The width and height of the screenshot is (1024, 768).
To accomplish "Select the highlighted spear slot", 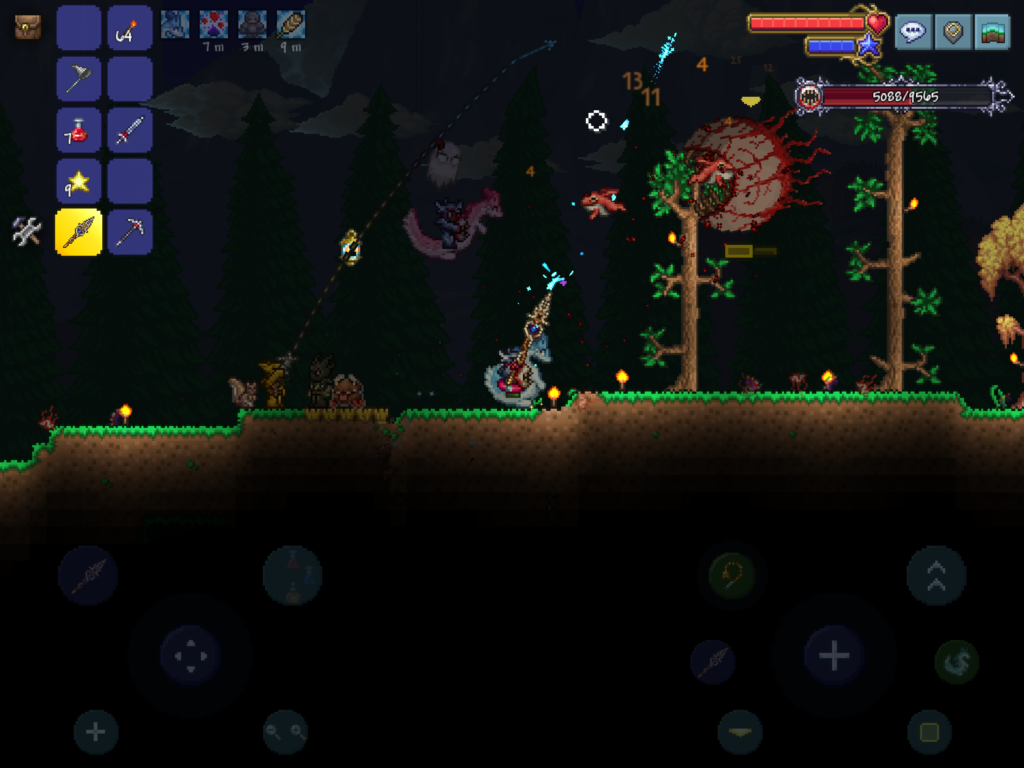I will pos(78,232).
